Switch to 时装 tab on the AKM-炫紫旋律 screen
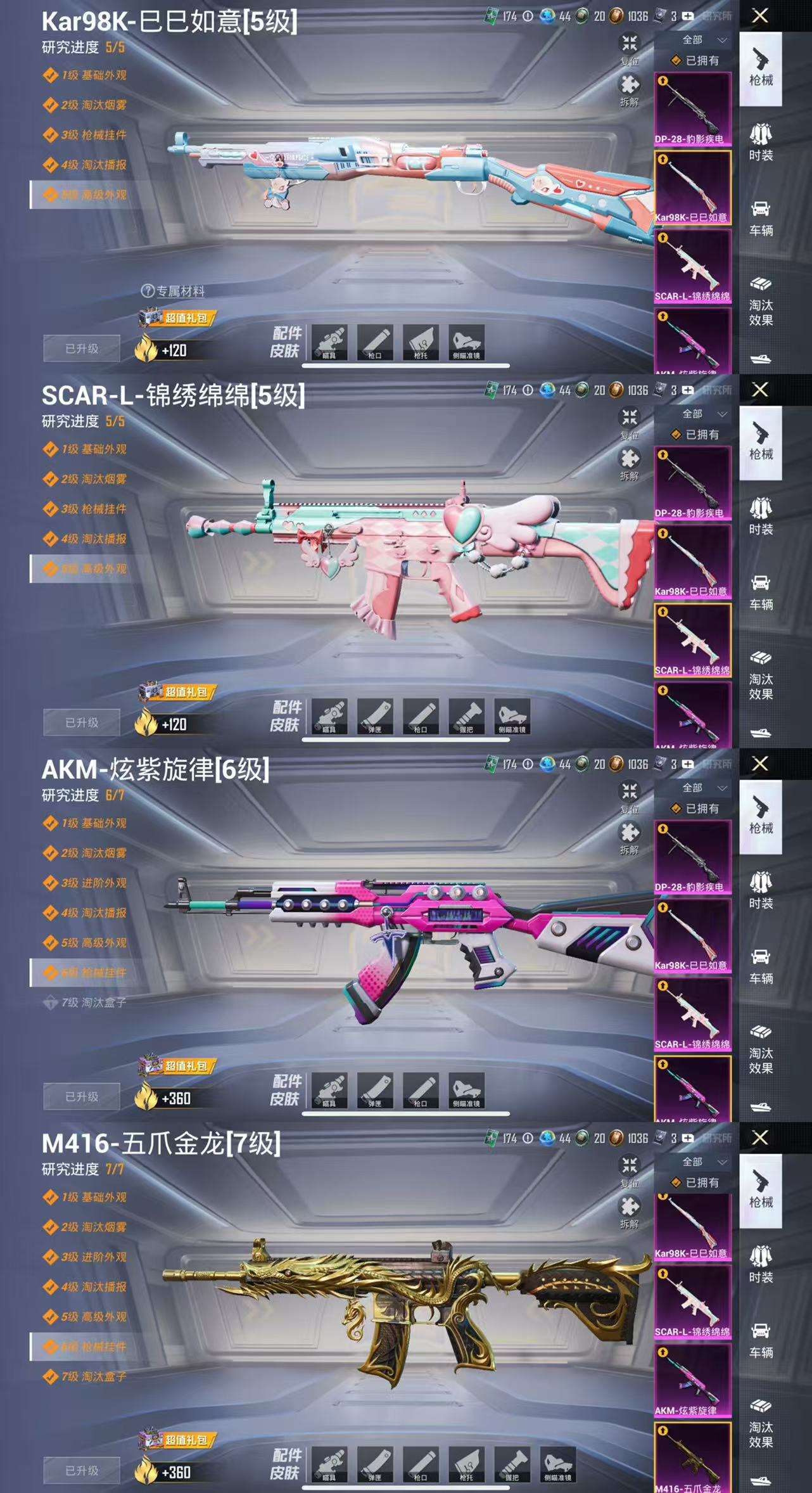 coord(761,890)
